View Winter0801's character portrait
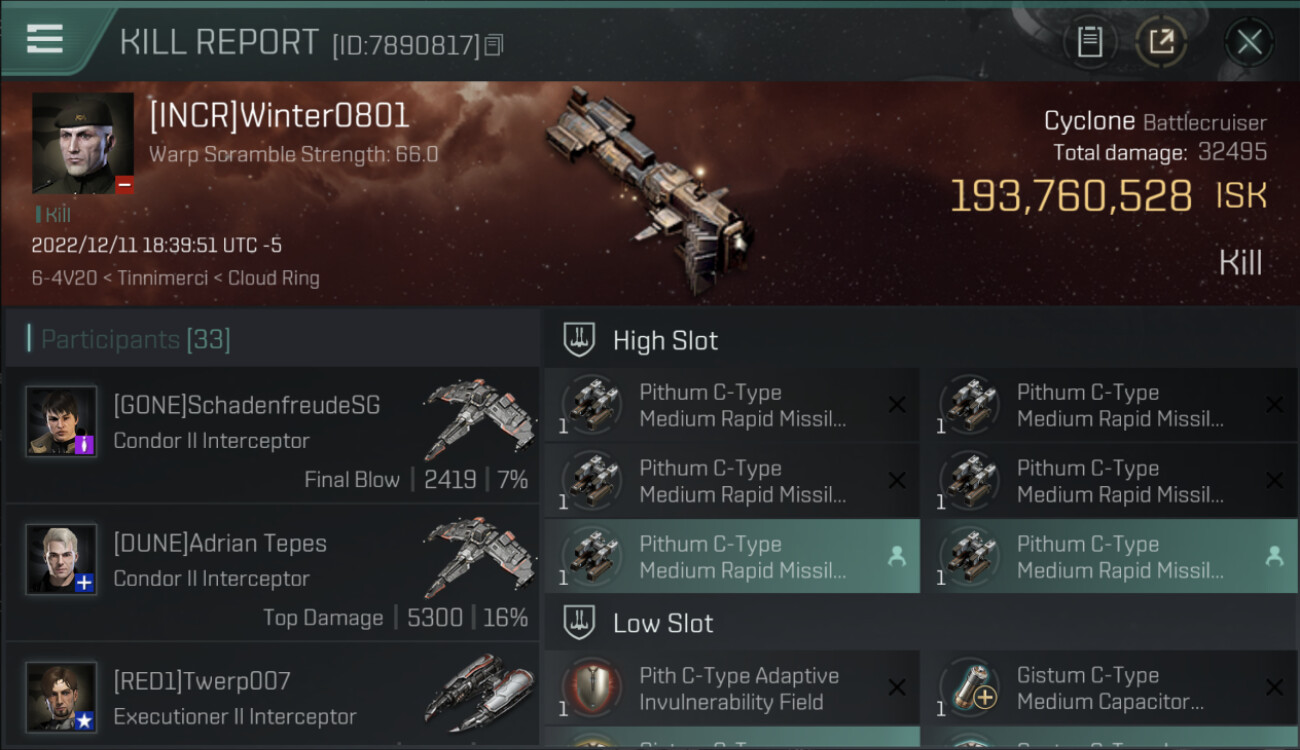Screen dimensions: 1300x750 click(x=83, y=143)
